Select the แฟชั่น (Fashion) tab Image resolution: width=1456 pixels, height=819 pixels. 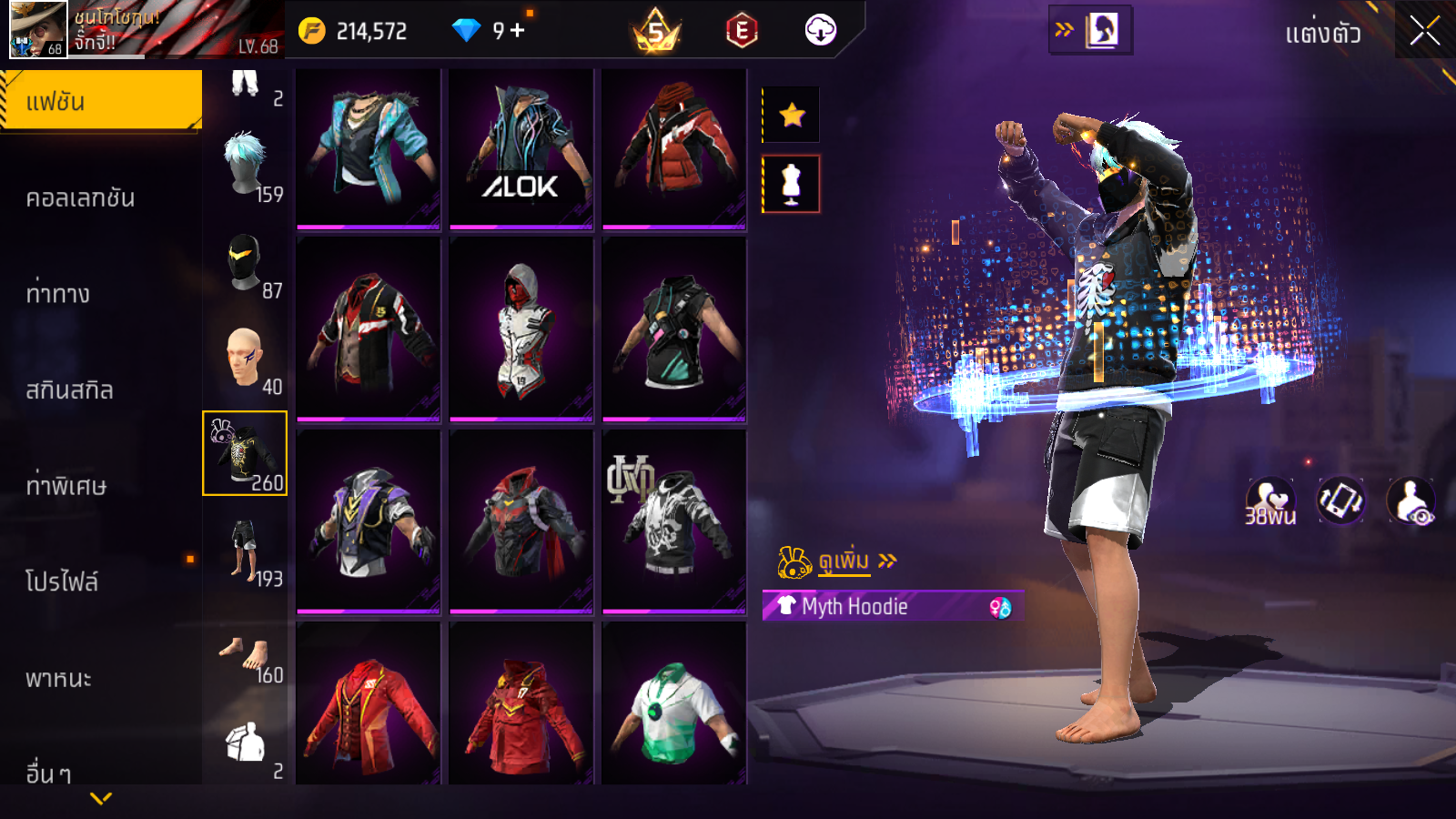[x=100, y=101]
